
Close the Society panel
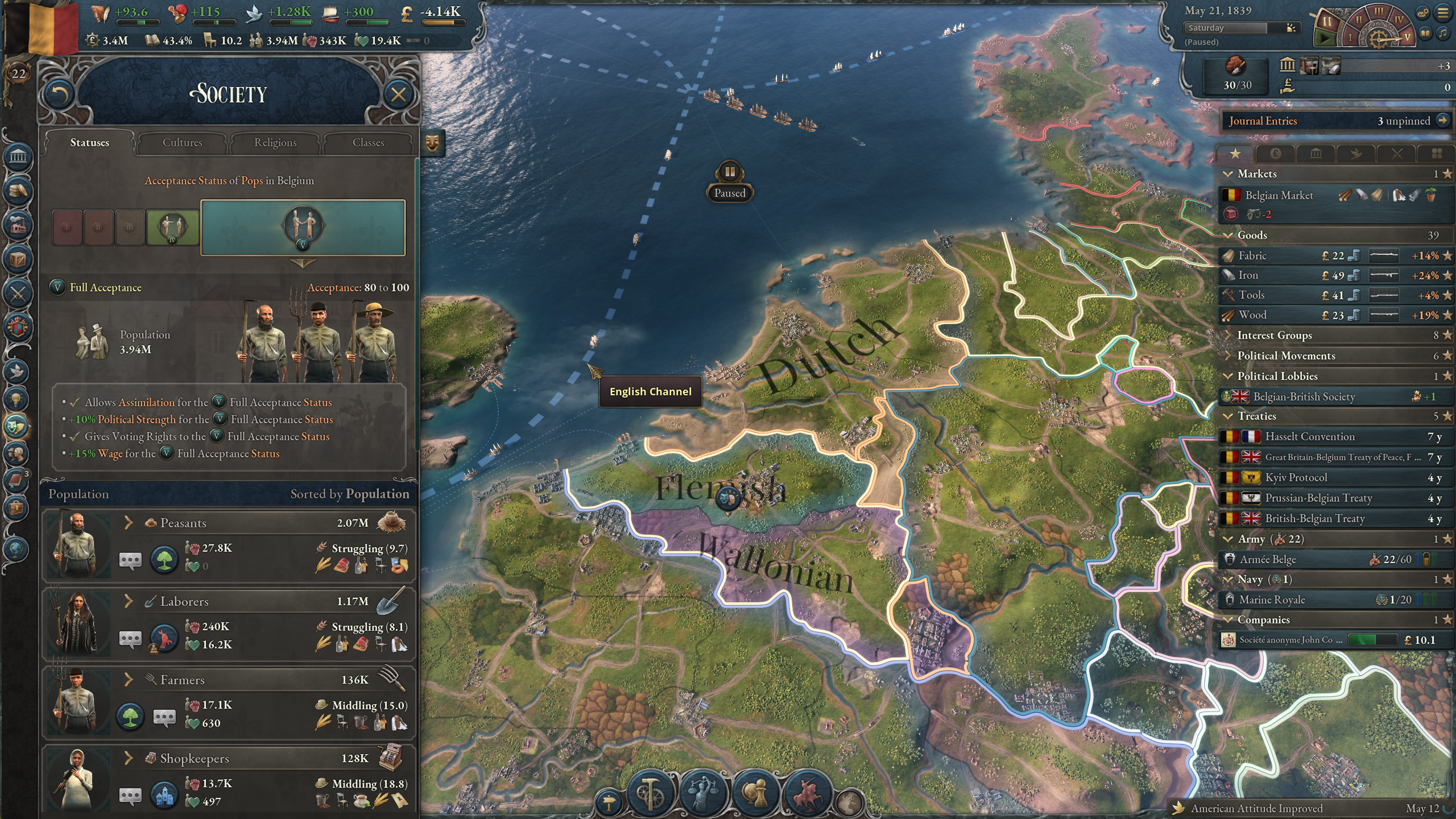pyautogui.click(x=398, y=94)
